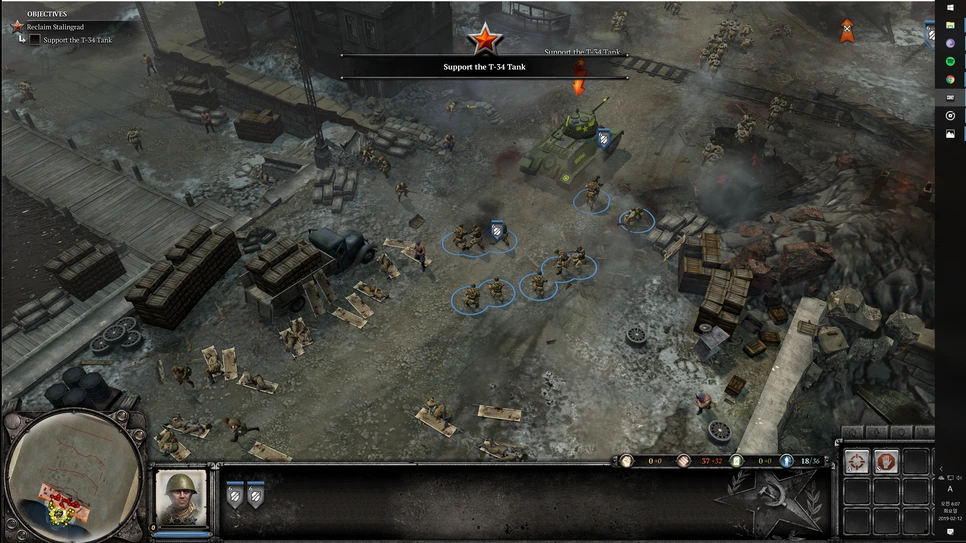Click the munitions resource icon
The width and height of the screenshot is (966, 543).
click(x=684, y=461)
